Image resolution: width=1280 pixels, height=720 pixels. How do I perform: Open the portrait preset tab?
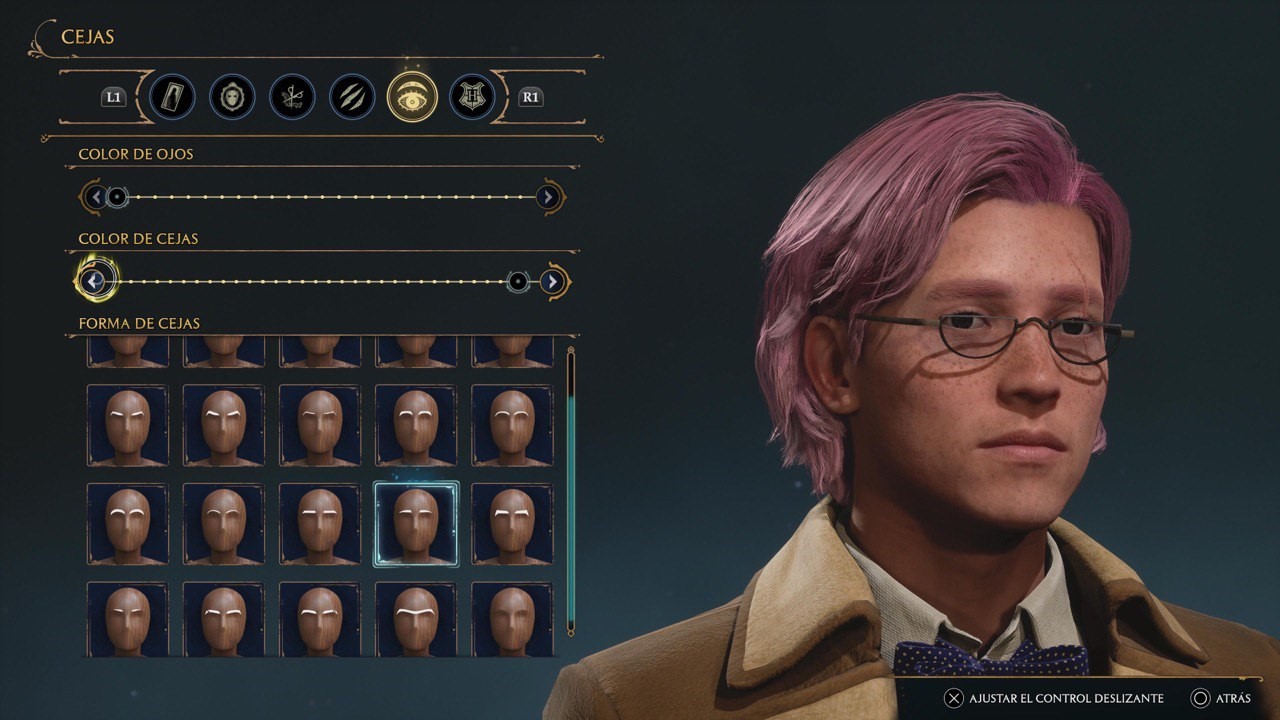click(172, 97)
